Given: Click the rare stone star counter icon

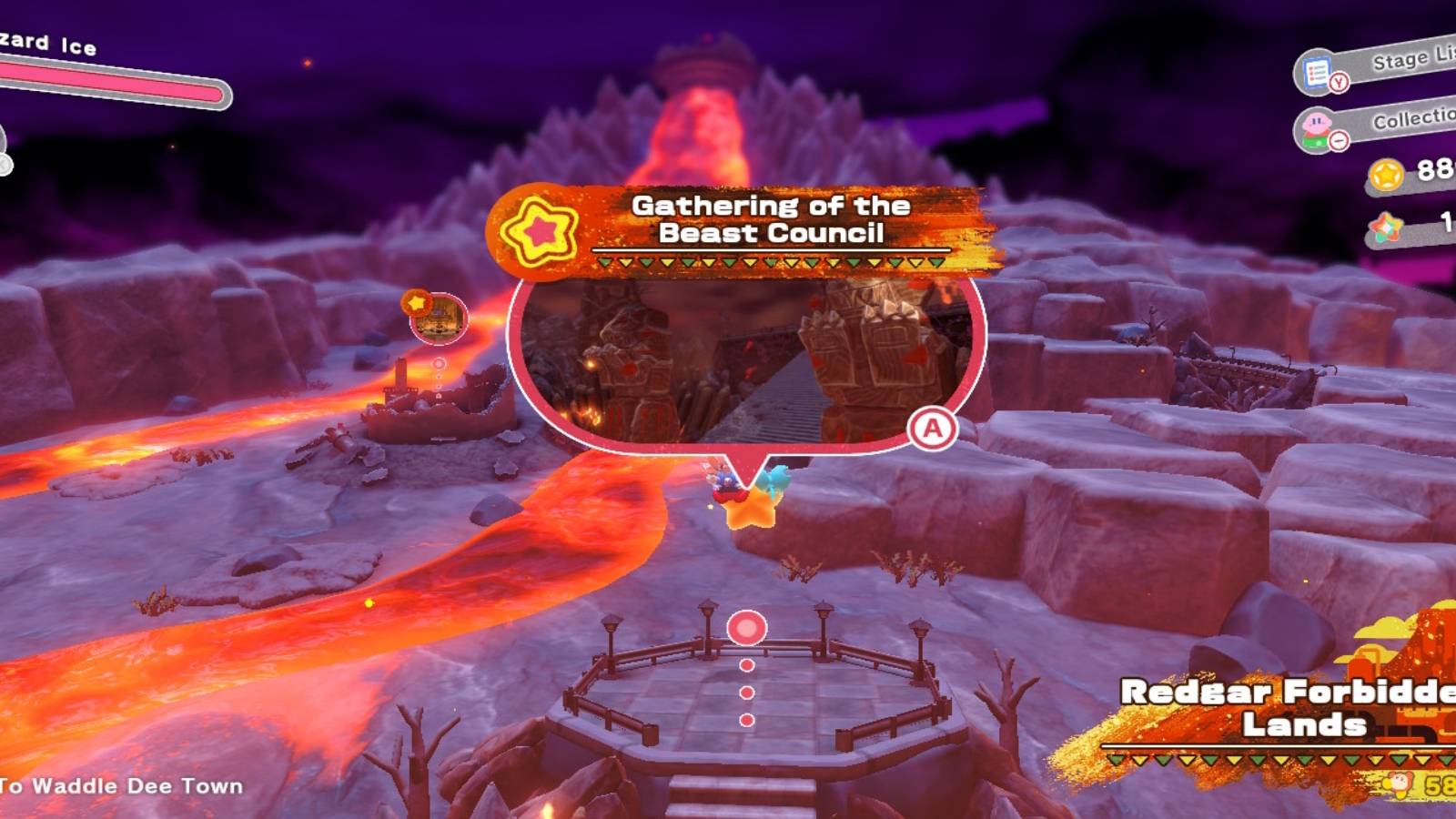Looking at the screenshot, I should (1387, 227).
